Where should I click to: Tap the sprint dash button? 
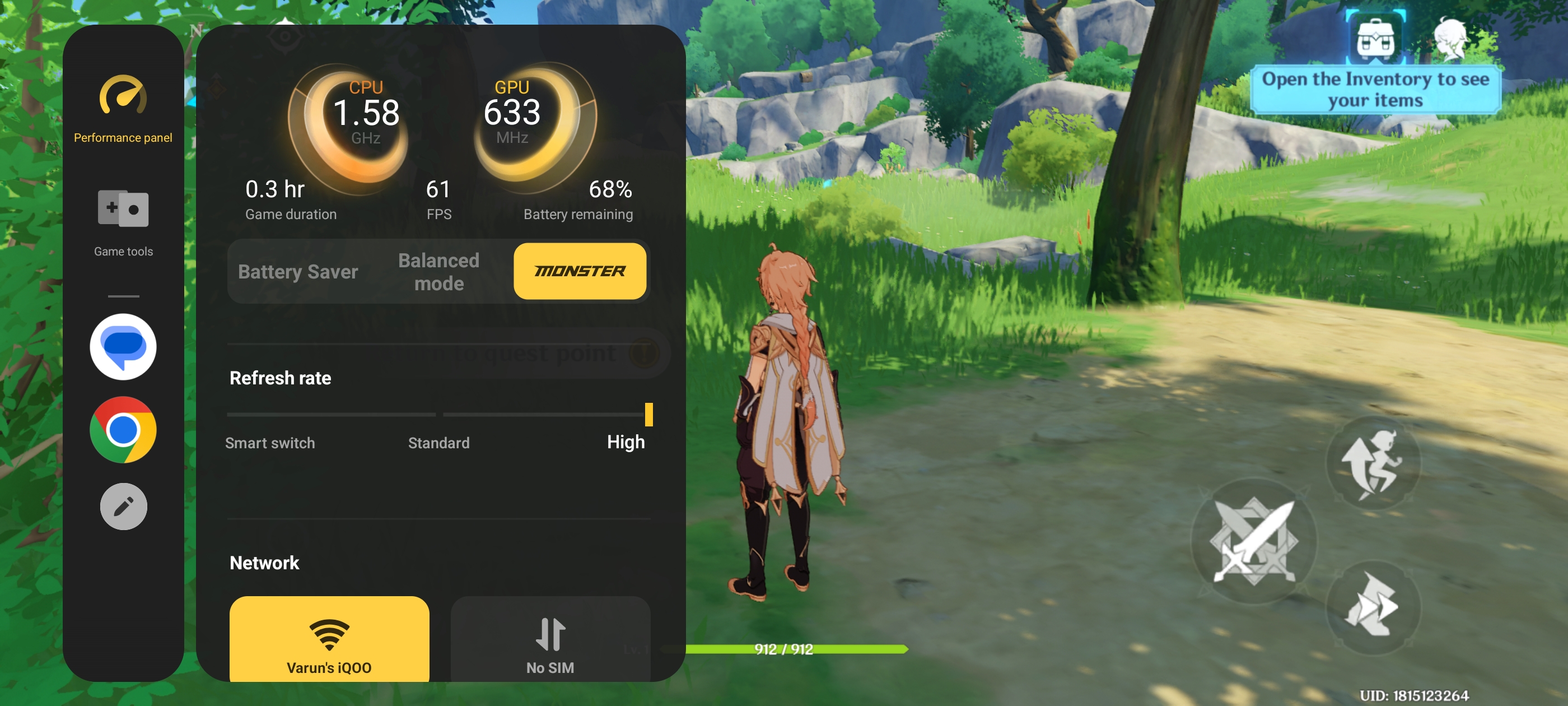click(x=1373, y=606)
